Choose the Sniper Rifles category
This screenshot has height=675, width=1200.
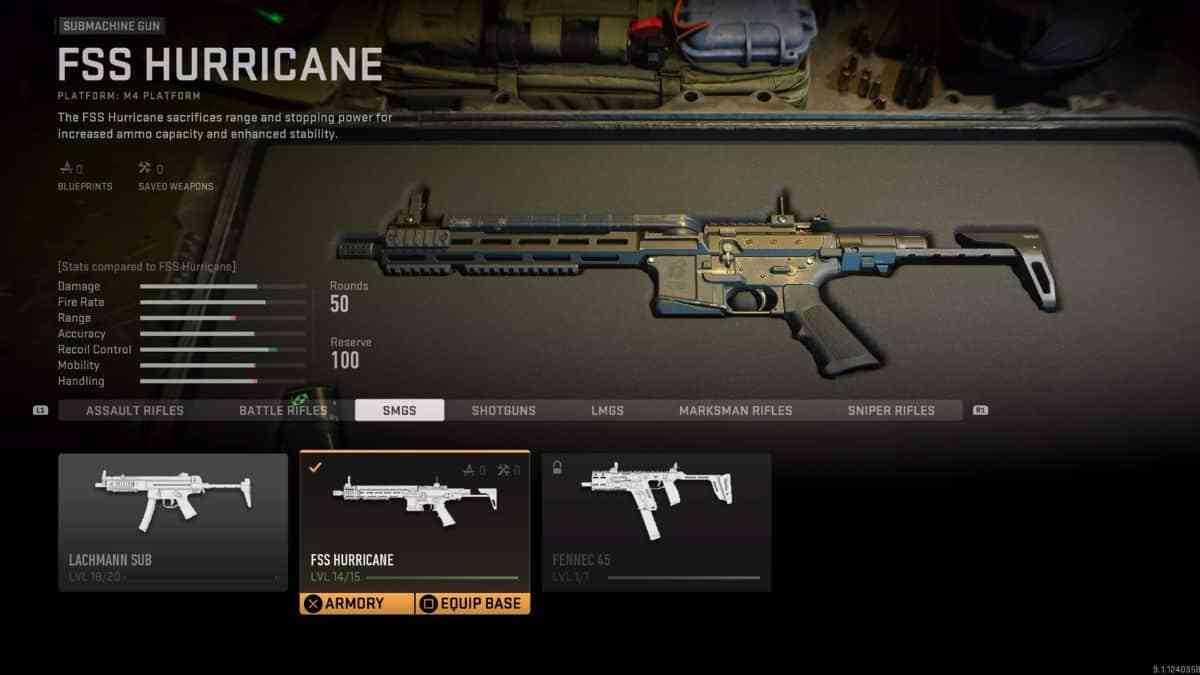pyautogui.click(x=891, y=411)
